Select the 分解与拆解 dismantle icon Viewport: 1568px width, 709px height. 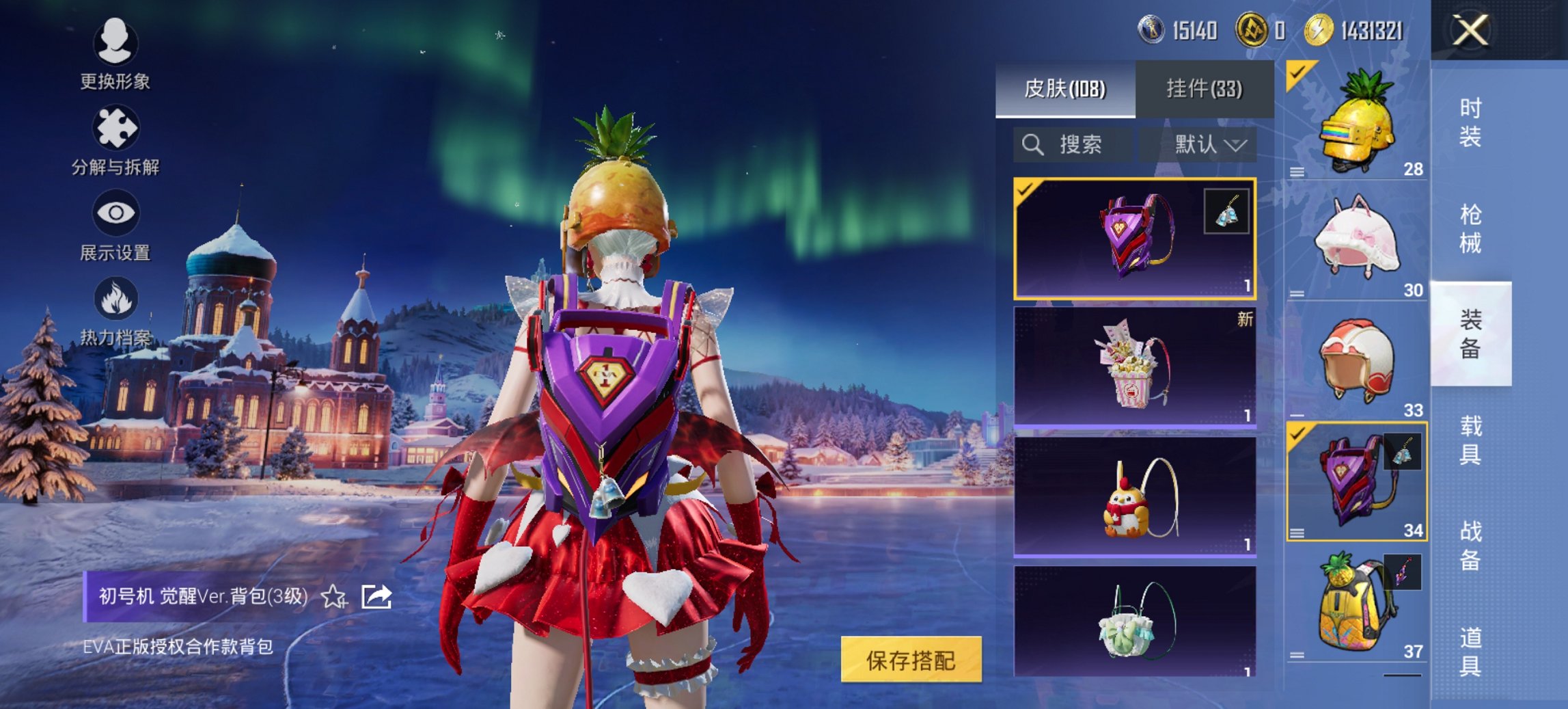116,135
